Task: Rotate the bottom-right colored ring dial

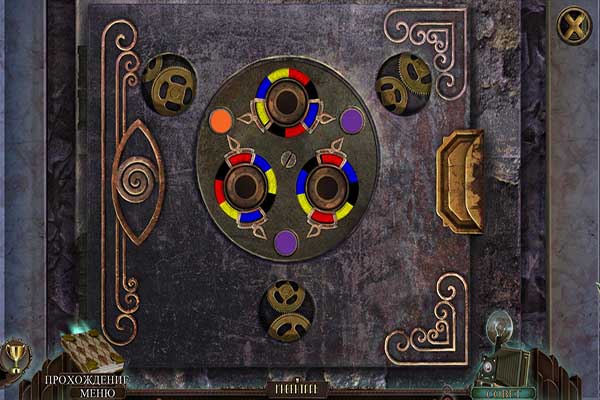Action: 326,187
